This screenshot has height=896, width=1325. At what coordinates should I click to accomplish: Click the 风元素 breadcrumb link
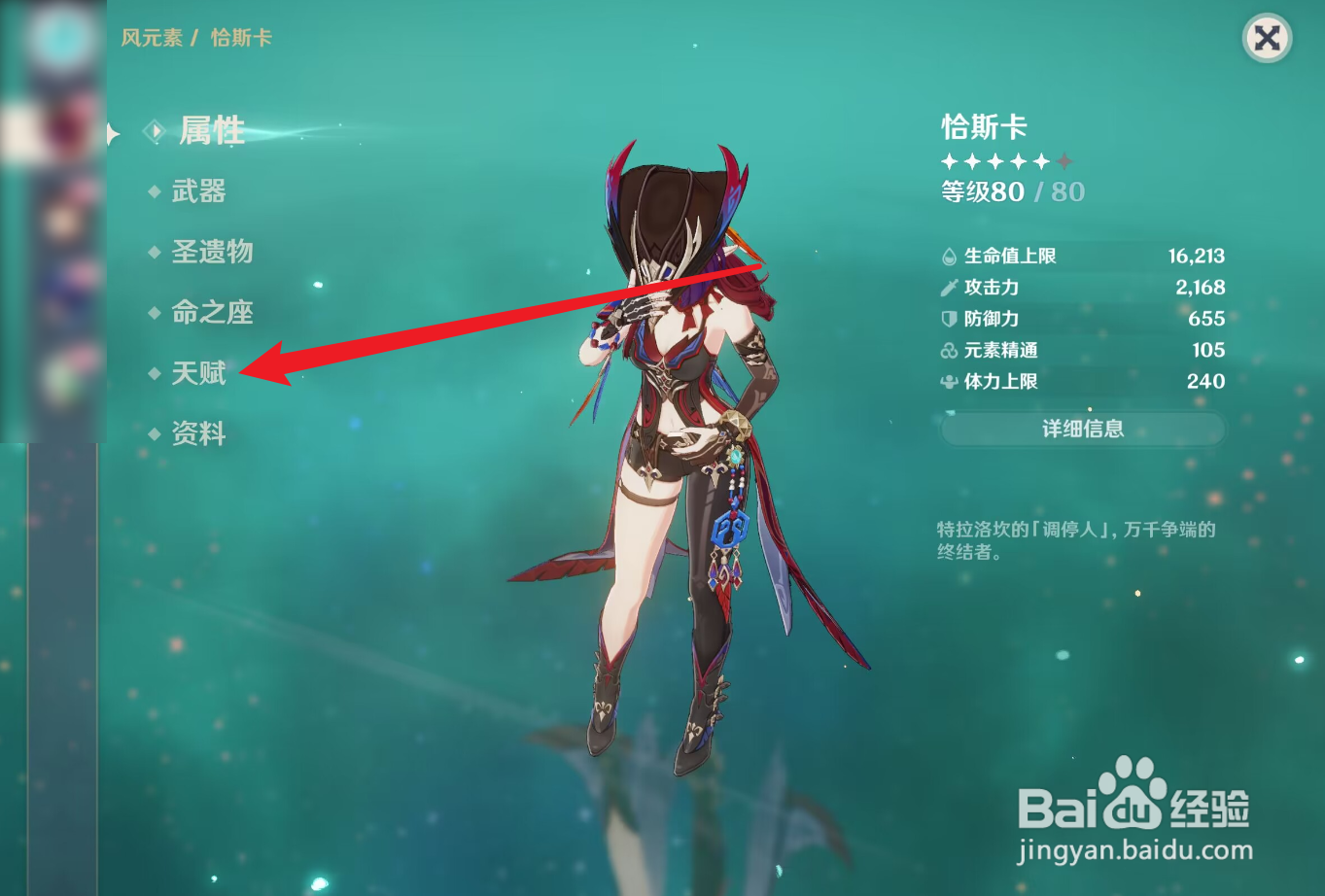[151, 39]
